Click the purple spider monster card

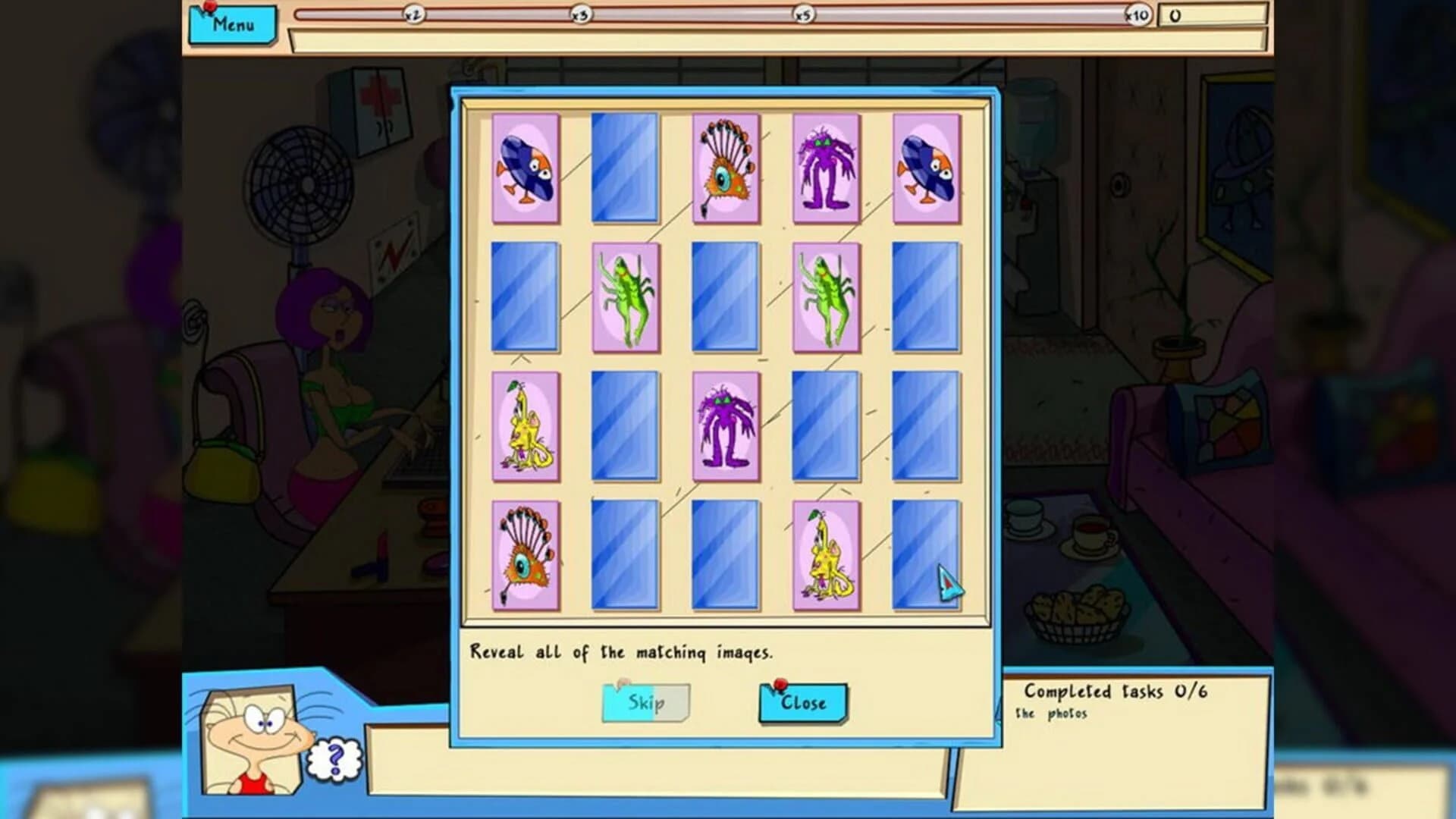(827, 168)
